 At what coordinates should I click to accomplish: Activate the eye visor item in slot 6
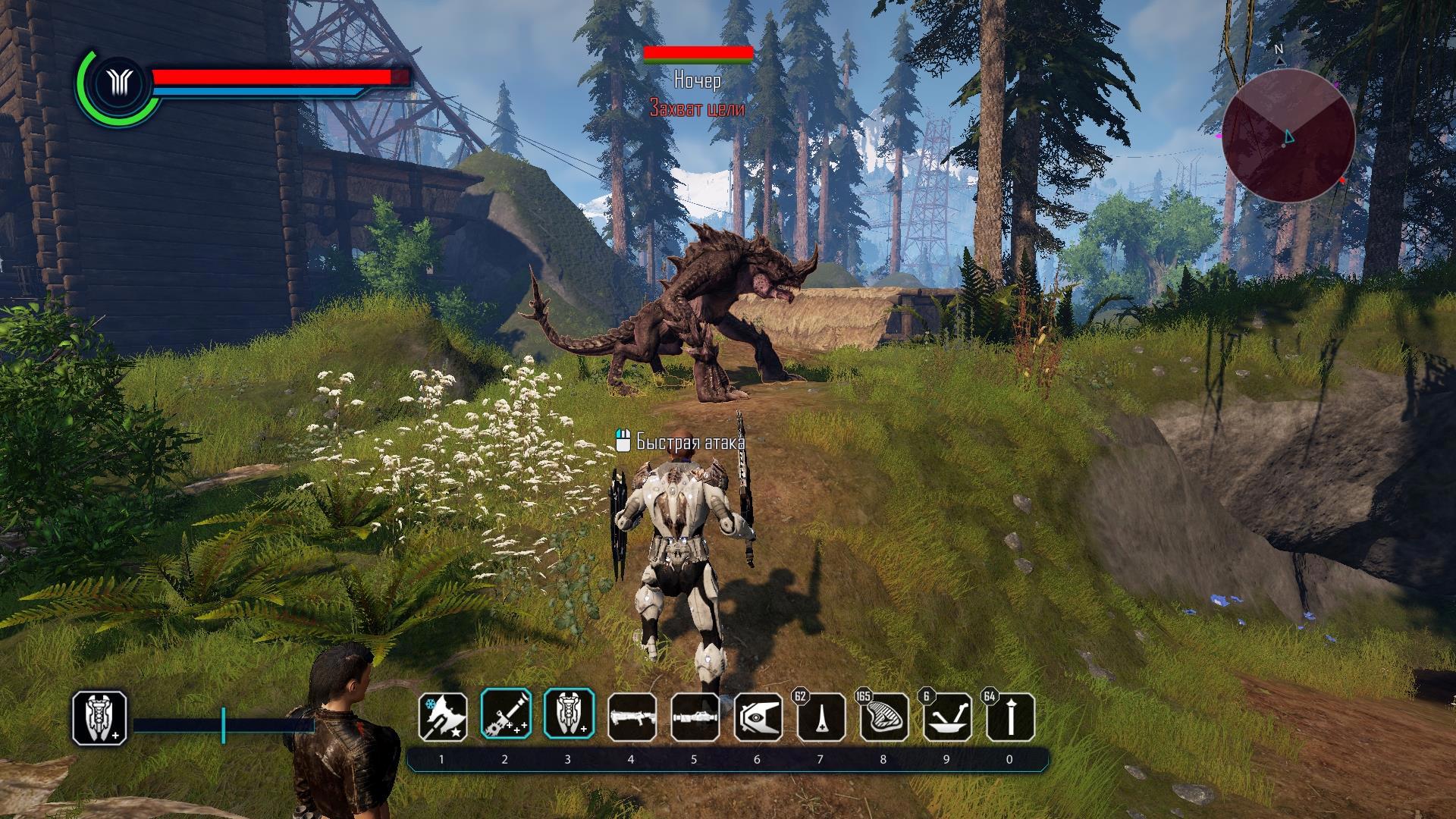click(x=758, y=717)
